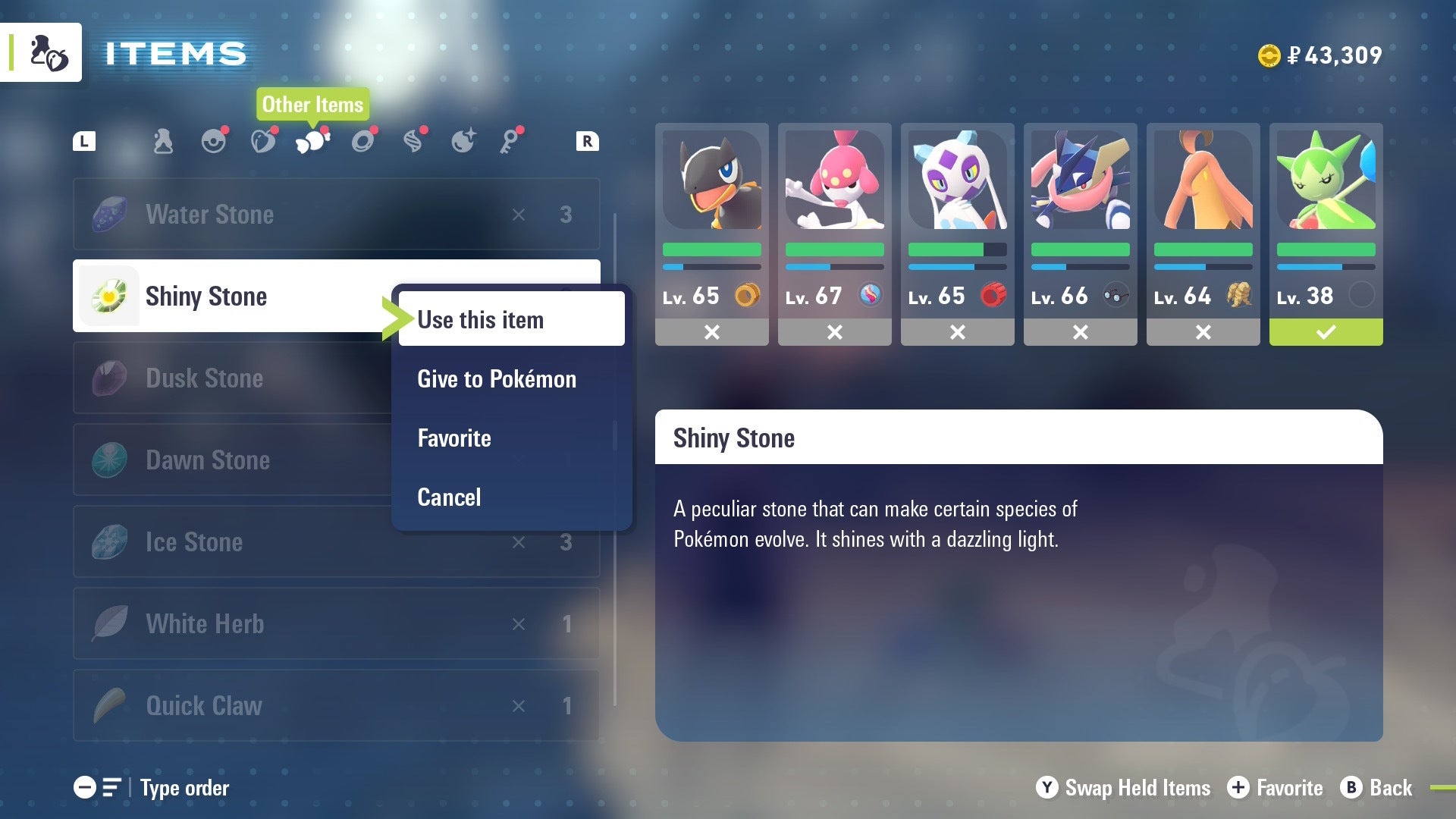The width and height of the screenshot is (1456, 819).
Task: Click the X under Greninja Lv. 66
Action: 1080,332
